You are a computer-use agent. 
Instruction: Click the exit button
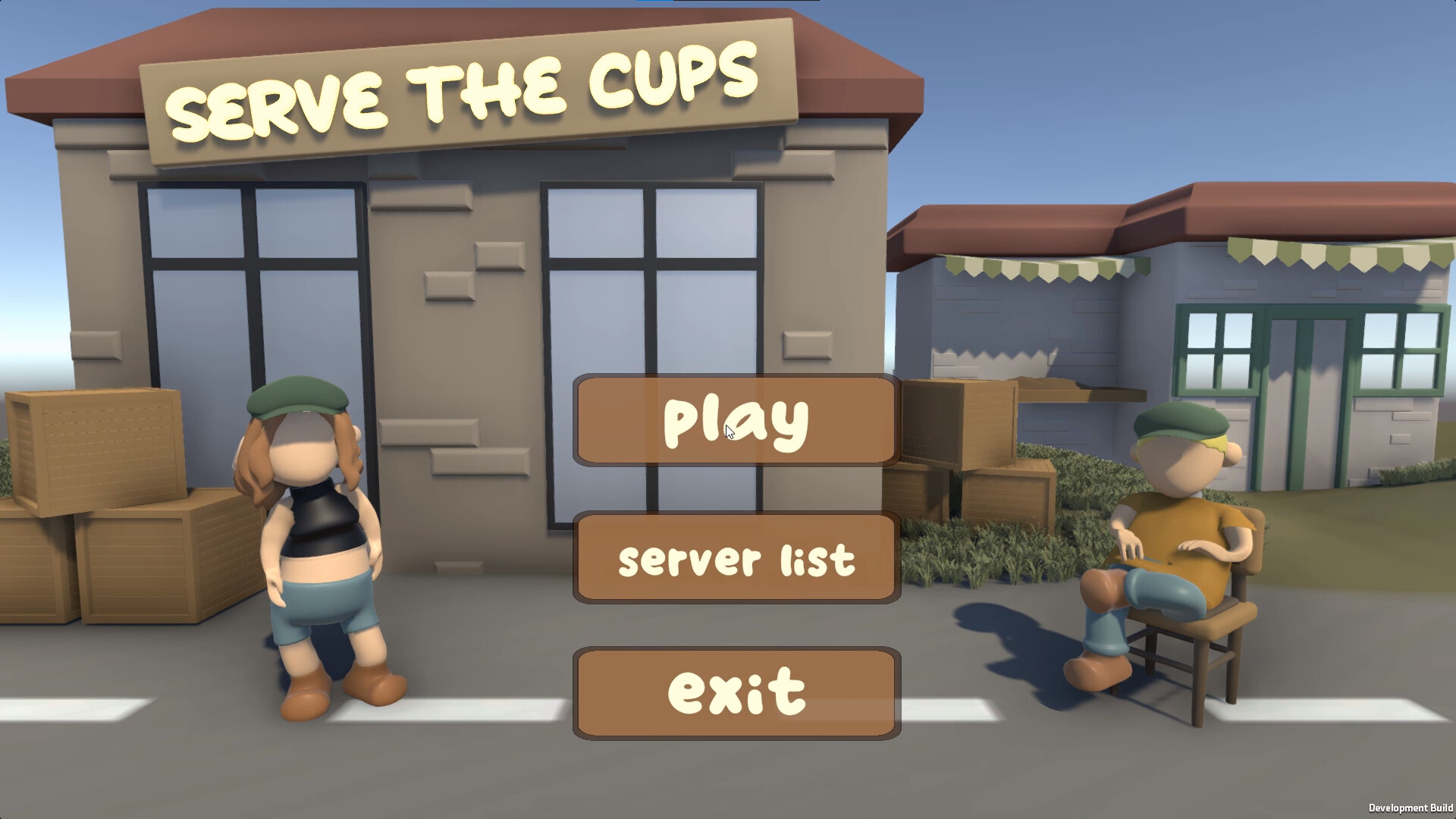[x=734, y=690]
